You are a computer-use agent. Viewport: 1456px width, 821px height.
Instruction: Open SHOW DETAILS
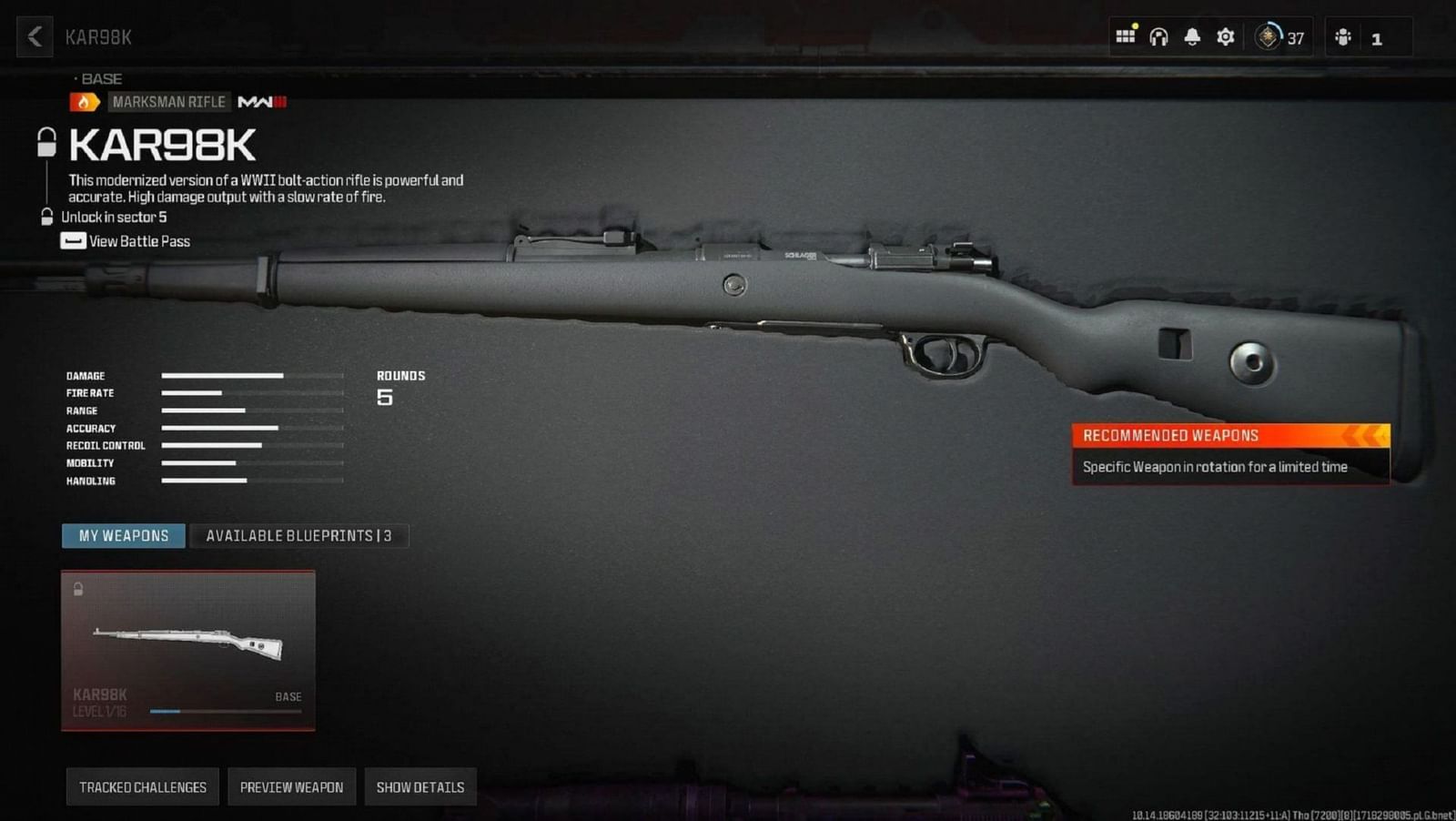pos(420,786)
